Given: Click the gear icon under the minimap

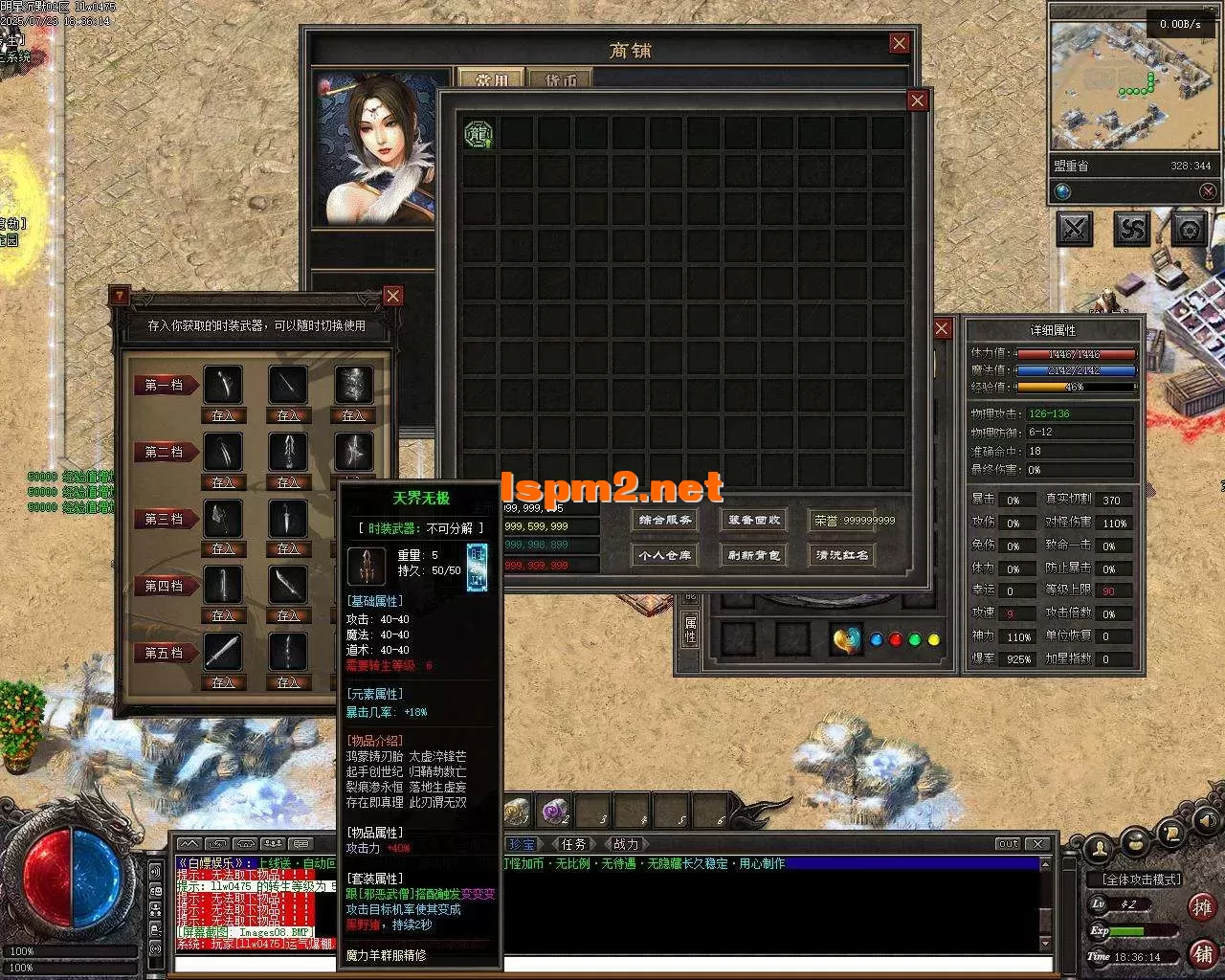Looking at the screenshot, I should 1189,230.
